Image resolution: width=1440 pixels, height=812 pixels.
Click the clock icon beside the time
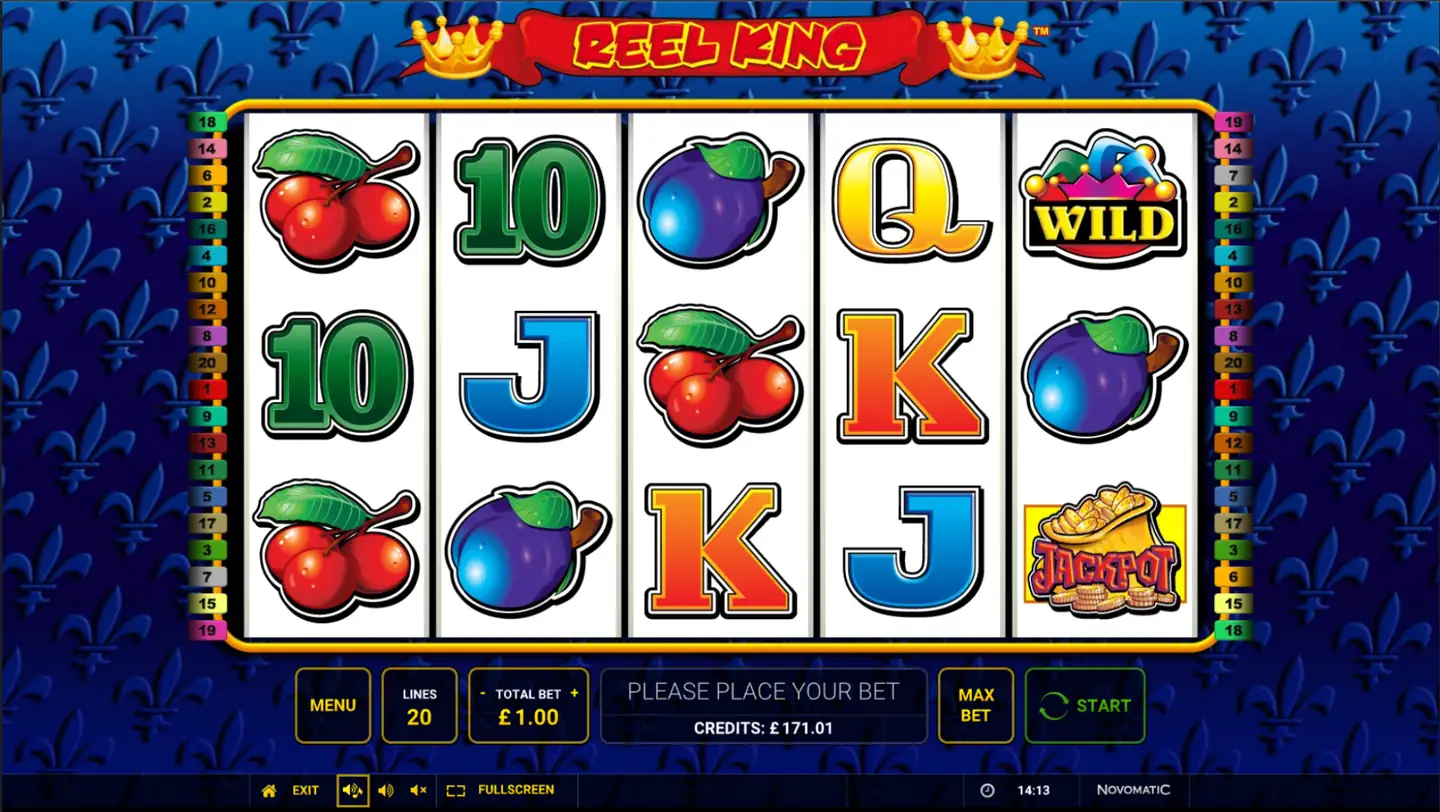(986, 790)
